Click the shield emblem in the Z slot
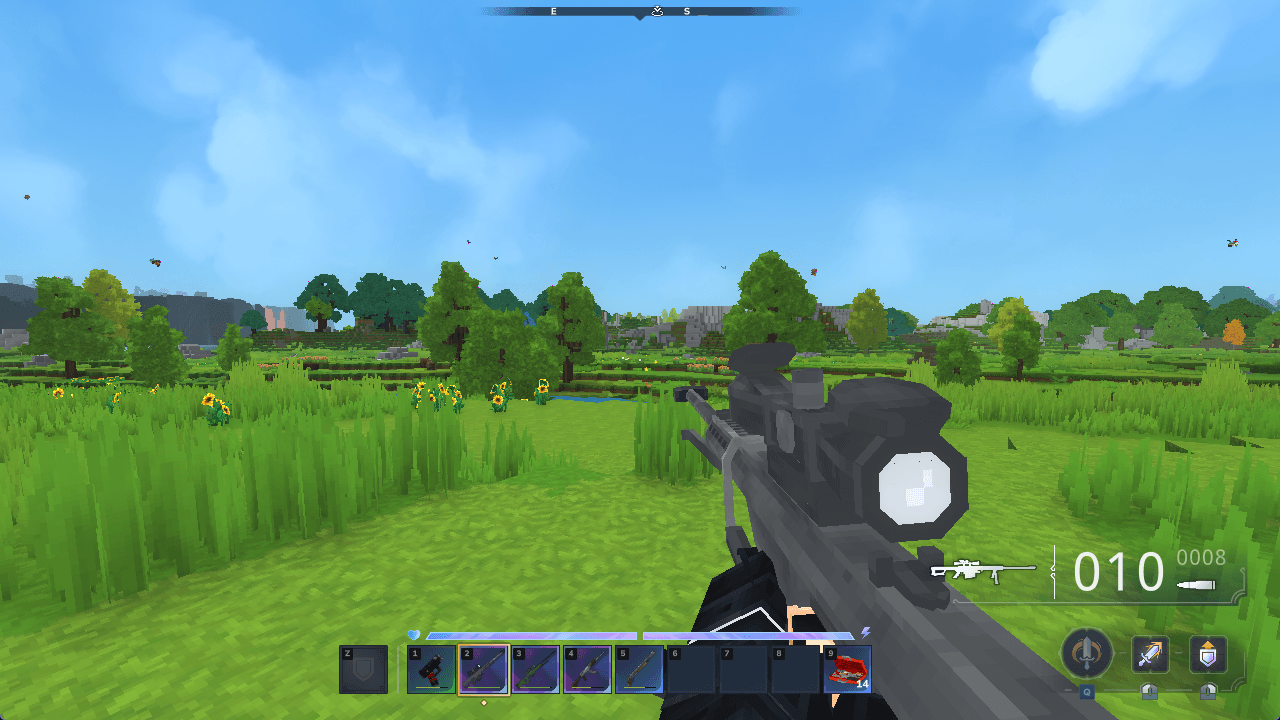 coord(364,668)
